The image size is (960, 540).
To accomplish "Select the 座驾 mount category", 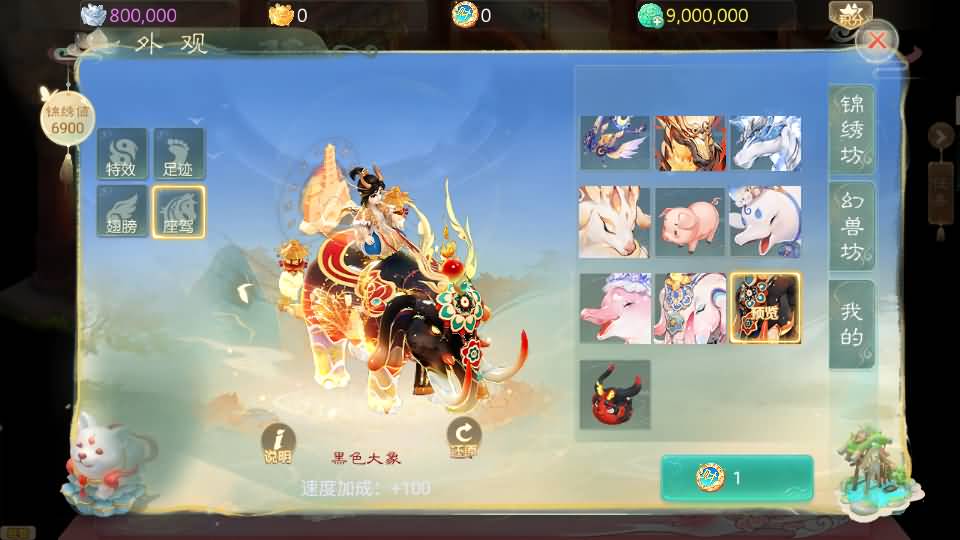I will point(179,211).
